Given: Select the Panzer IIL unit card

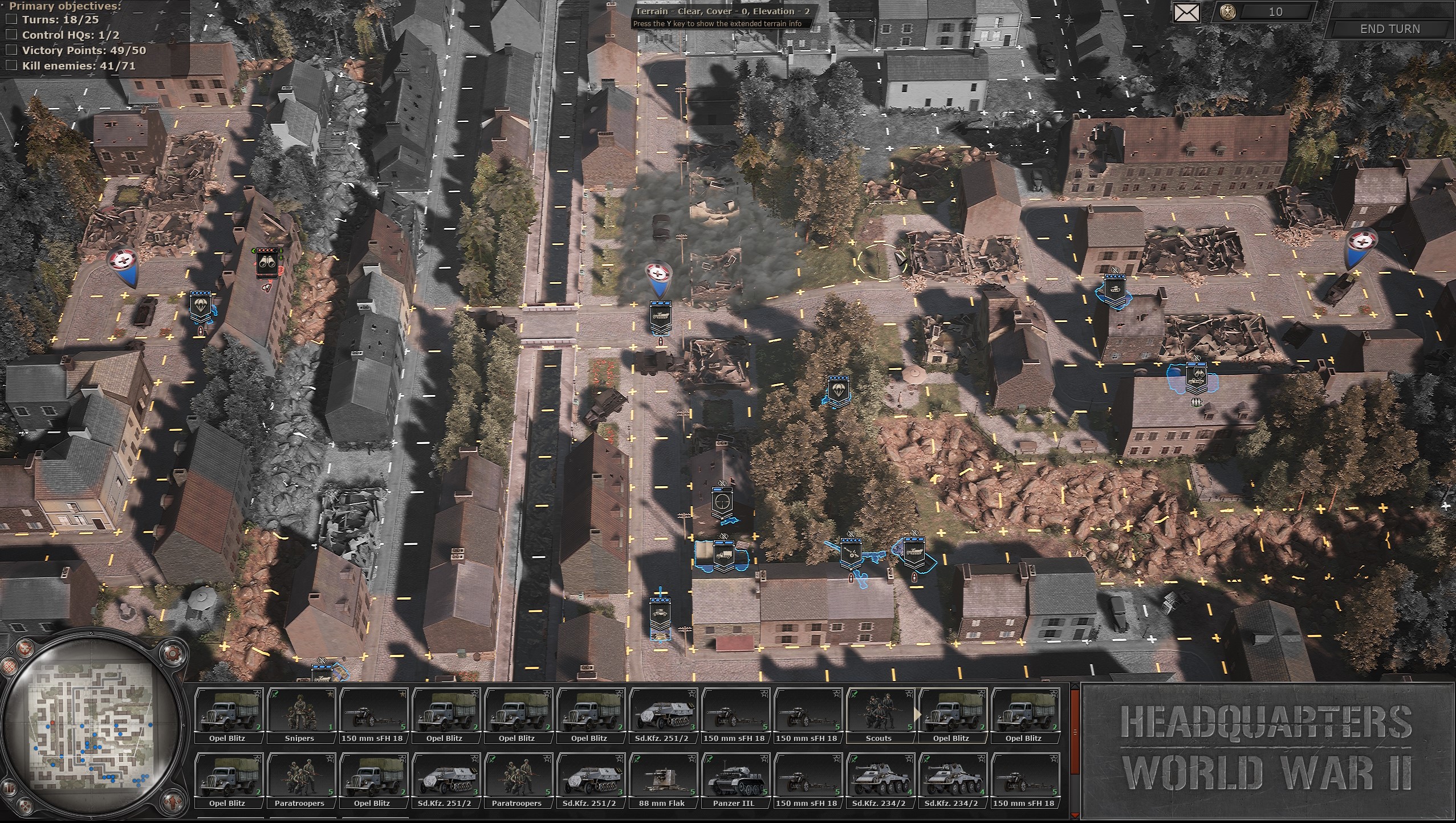Looking at the screenshot, I should click(737, 778).
